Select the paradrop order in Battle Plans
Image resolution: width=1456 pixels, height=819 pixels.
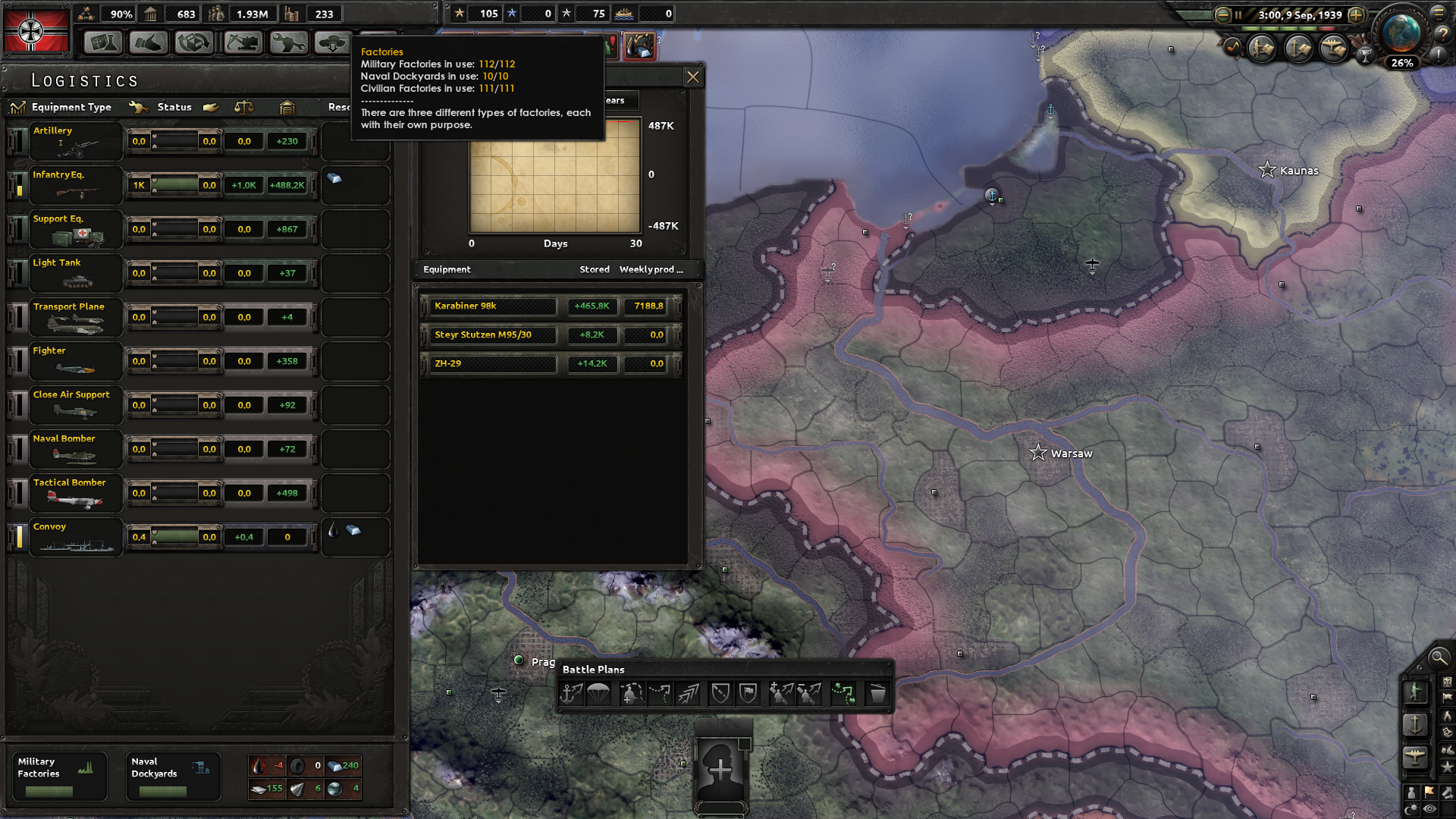pyautogui.click(x=599, y=692)
